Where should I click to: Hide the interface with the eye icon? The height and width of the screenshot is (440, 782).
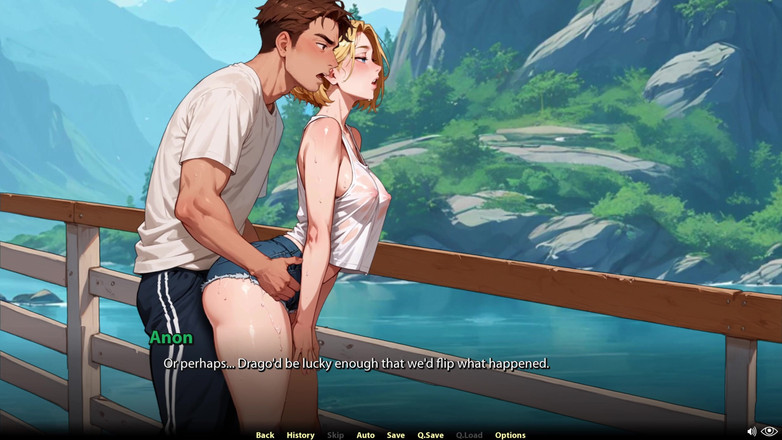(769, 432)
